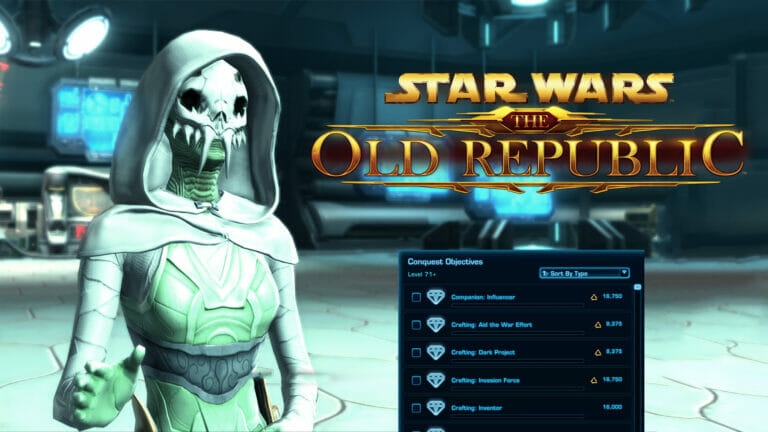Tick the Companion: Influencer objective checkbox
The image size is (768, 432).
(x=416, y=297)
